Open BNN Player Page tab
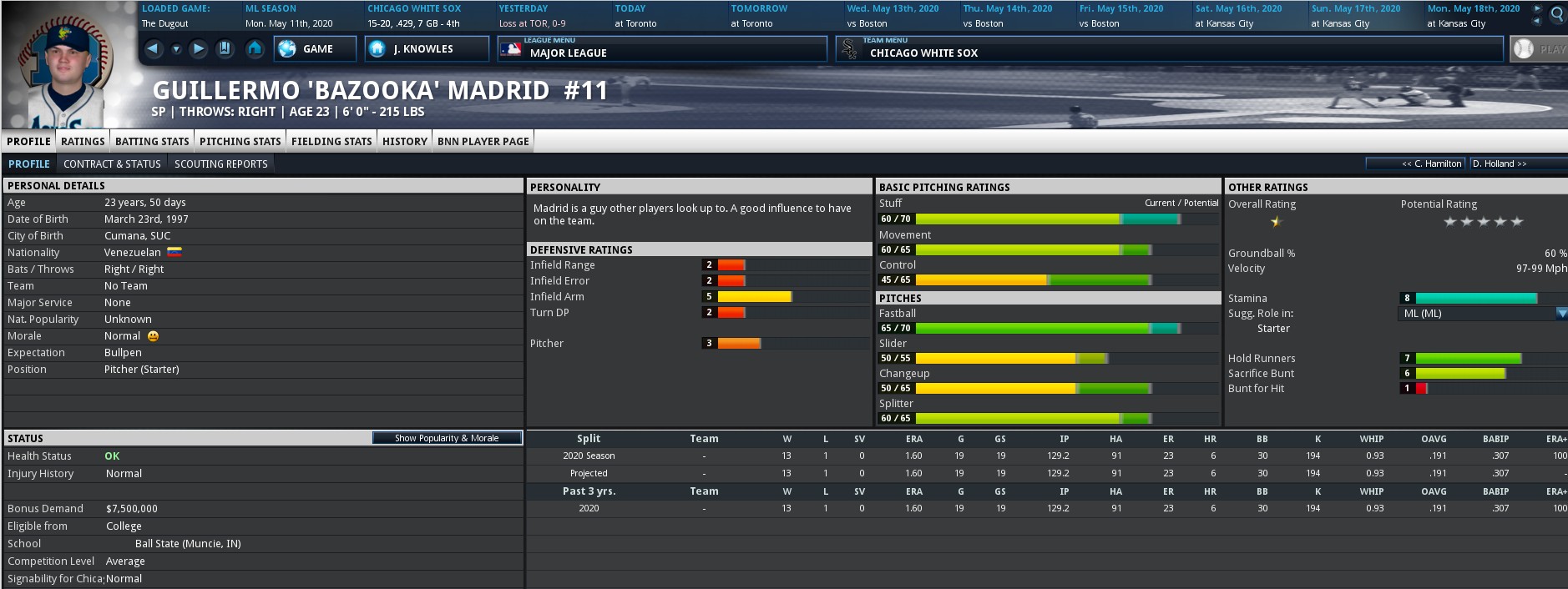The image size is (1568, 589). [483, 141]
